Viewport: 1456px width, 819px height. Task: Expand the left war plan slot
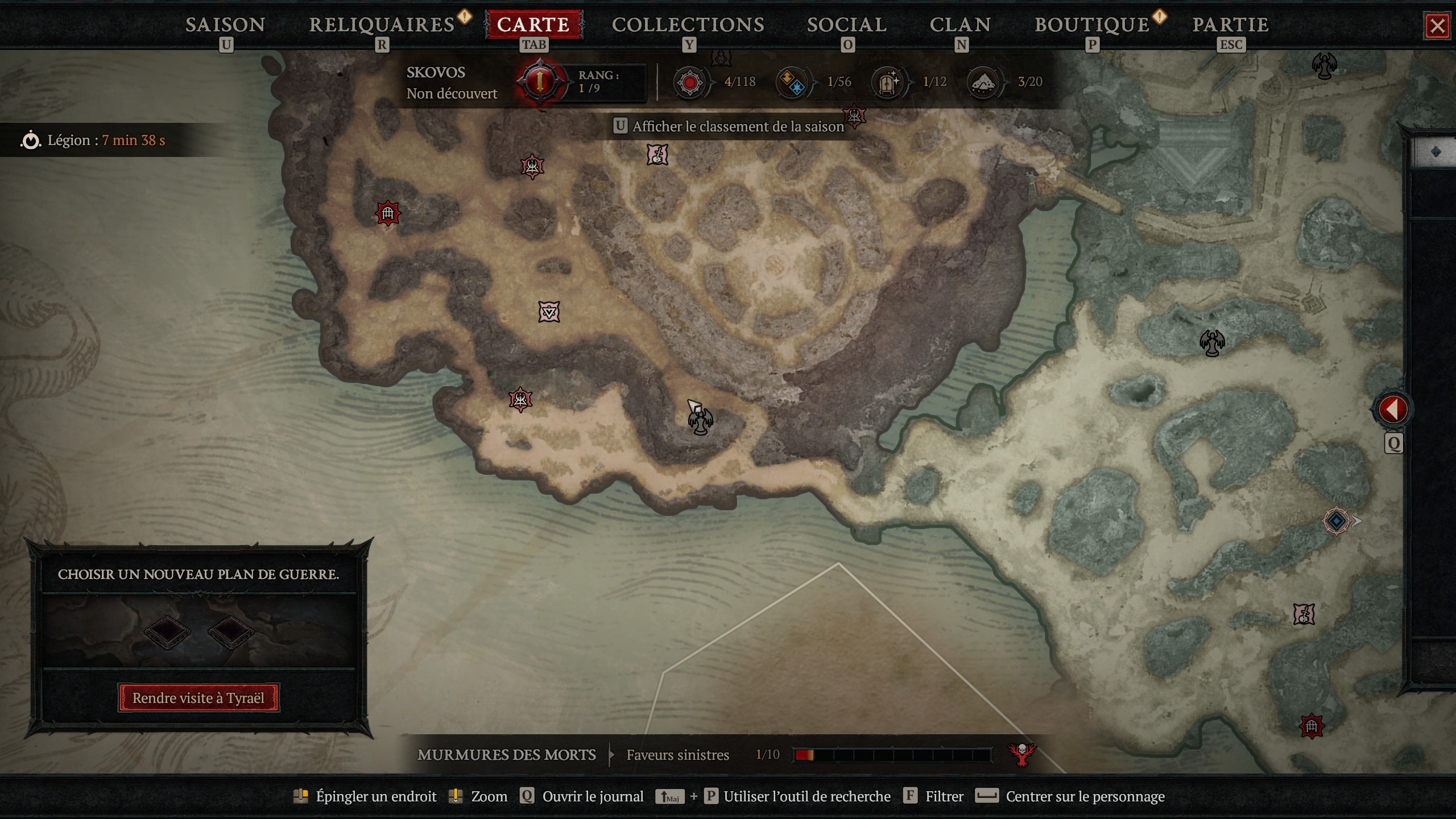[x=168, y=631]
